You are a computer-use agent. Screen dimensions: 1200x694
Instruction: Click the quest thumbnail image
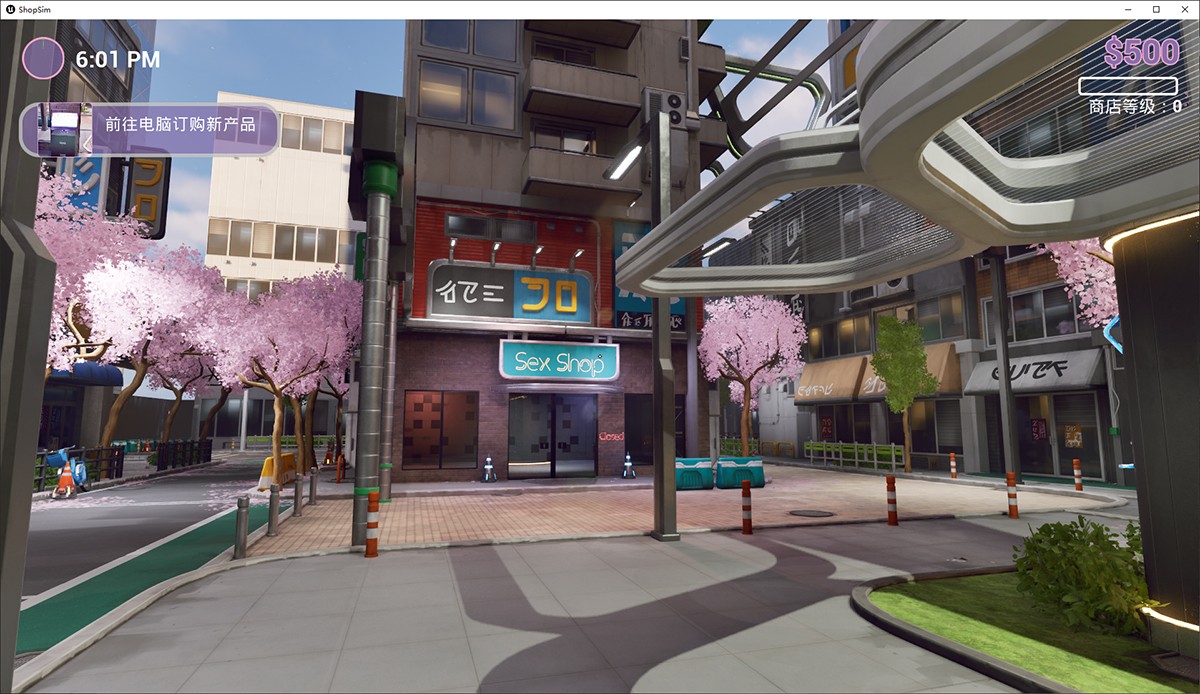58,130
